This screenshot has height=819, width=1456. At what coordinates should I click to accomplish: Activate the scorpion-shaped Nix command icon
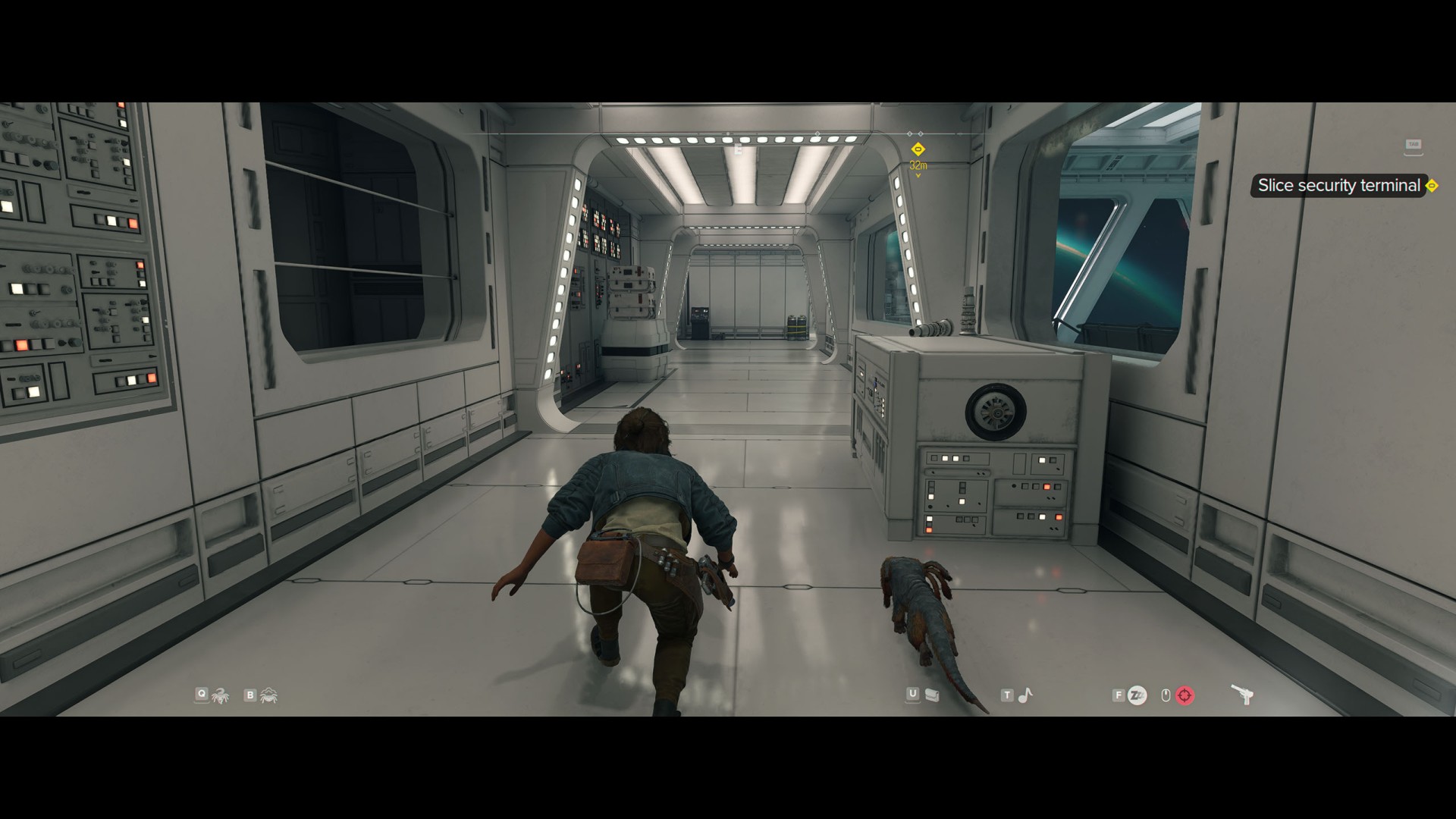point(221,695)
